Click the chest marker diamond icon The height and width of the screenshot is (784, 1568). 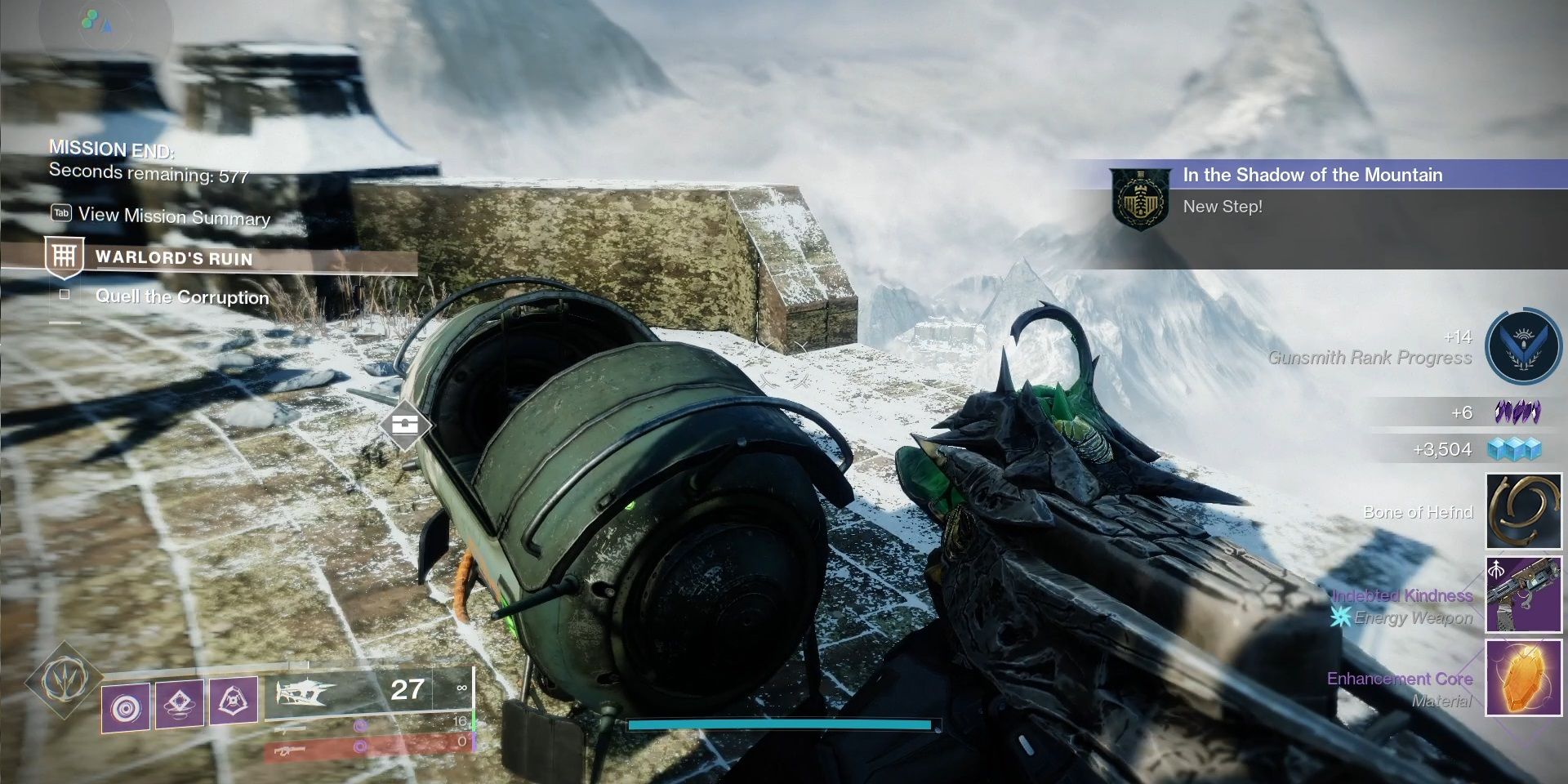click(404, 425)
